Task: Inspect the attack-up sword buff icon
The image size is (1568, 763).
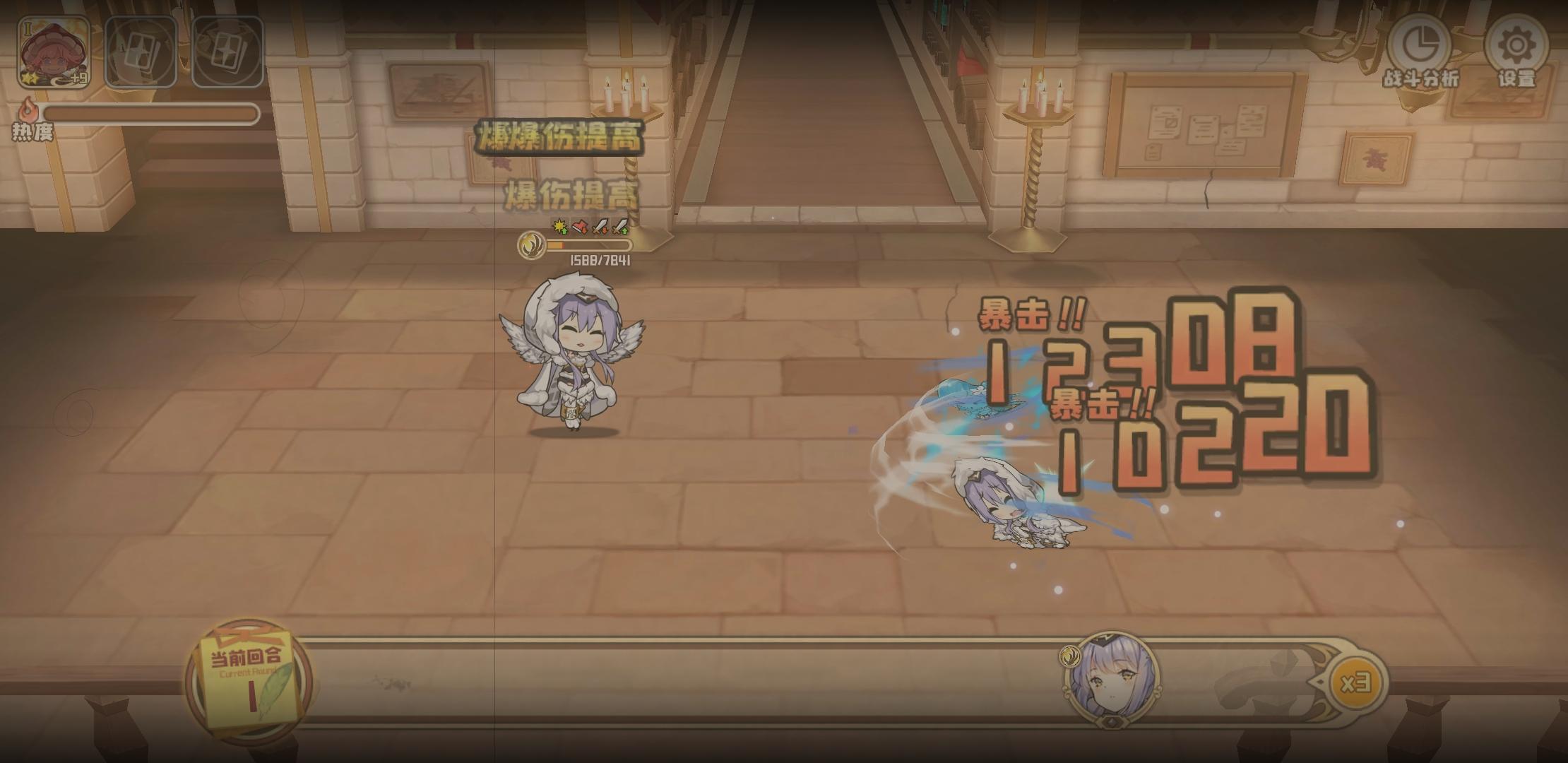Action: tap(620, 226)
